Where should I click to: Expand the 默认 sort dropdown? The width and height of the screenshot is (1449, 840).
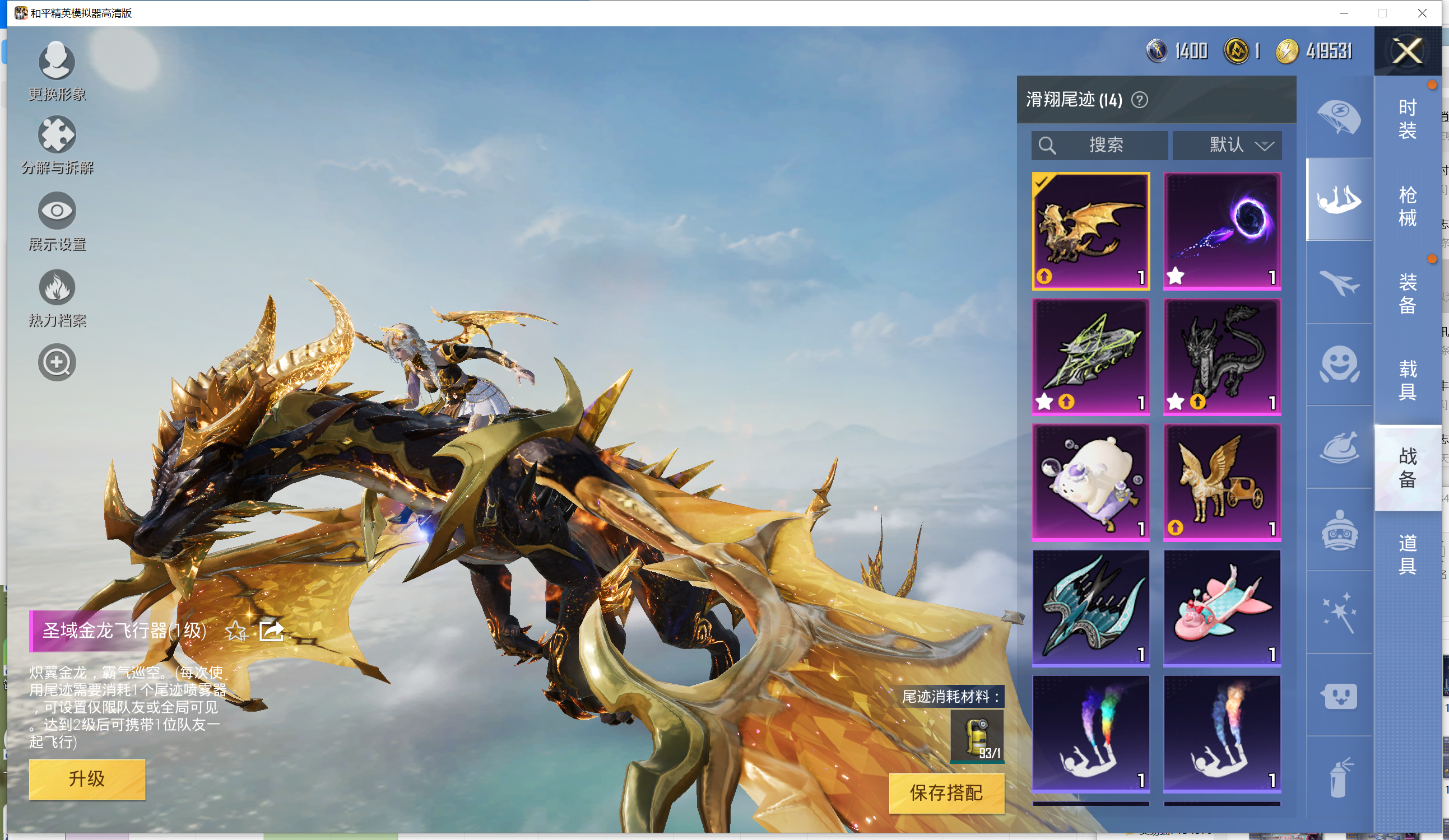[1227, 145]
